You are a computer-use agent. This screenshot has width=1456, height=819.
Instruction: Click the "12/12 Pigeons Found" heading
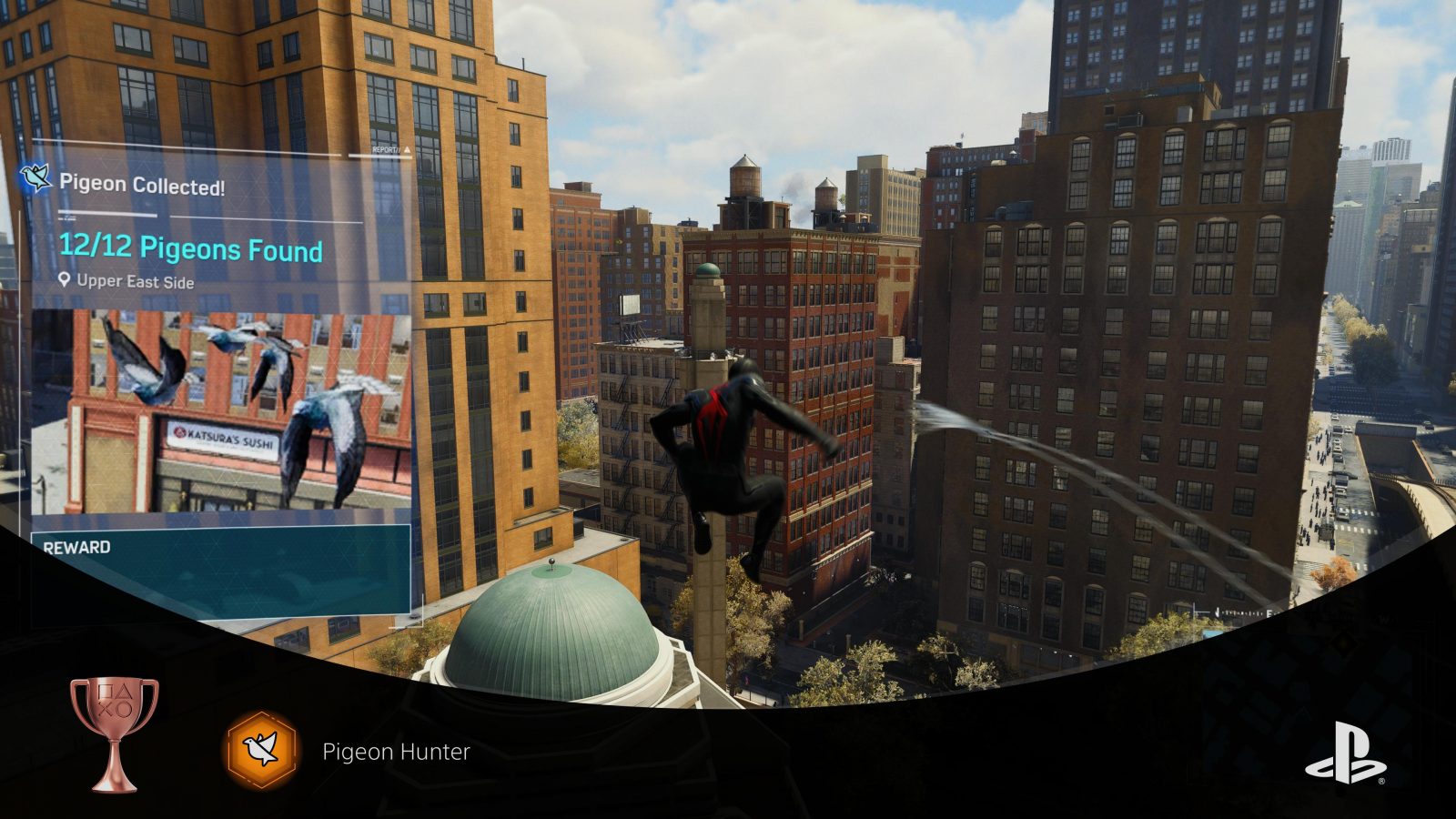[191, 251]
